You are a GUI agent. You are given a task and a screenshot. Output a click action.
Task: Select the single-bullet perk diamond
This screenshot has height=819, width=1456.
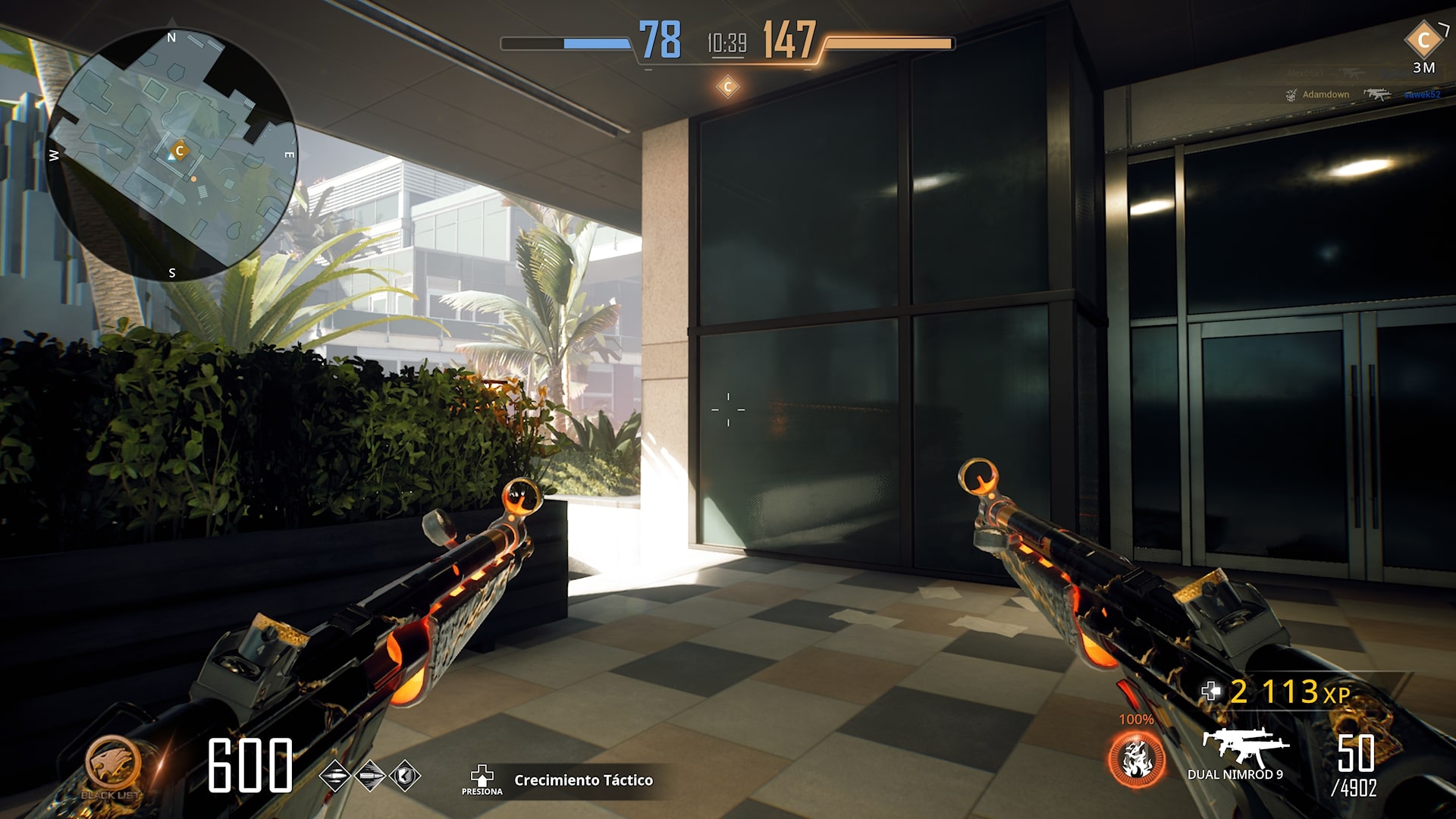click(x=370, y=776)
